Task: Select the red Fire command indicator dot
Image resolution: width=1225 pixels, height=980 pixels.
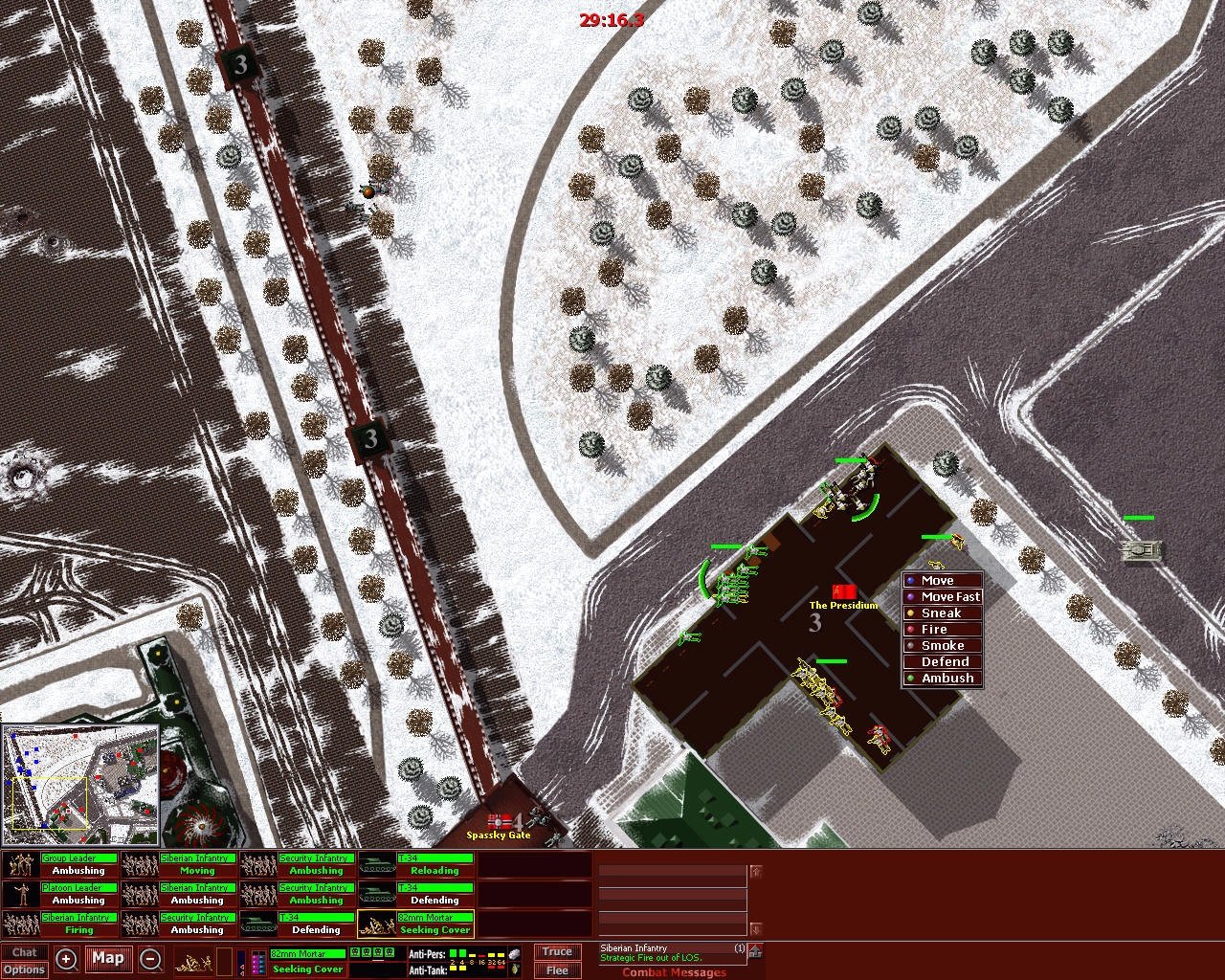Action: click(x=909, y=629)
